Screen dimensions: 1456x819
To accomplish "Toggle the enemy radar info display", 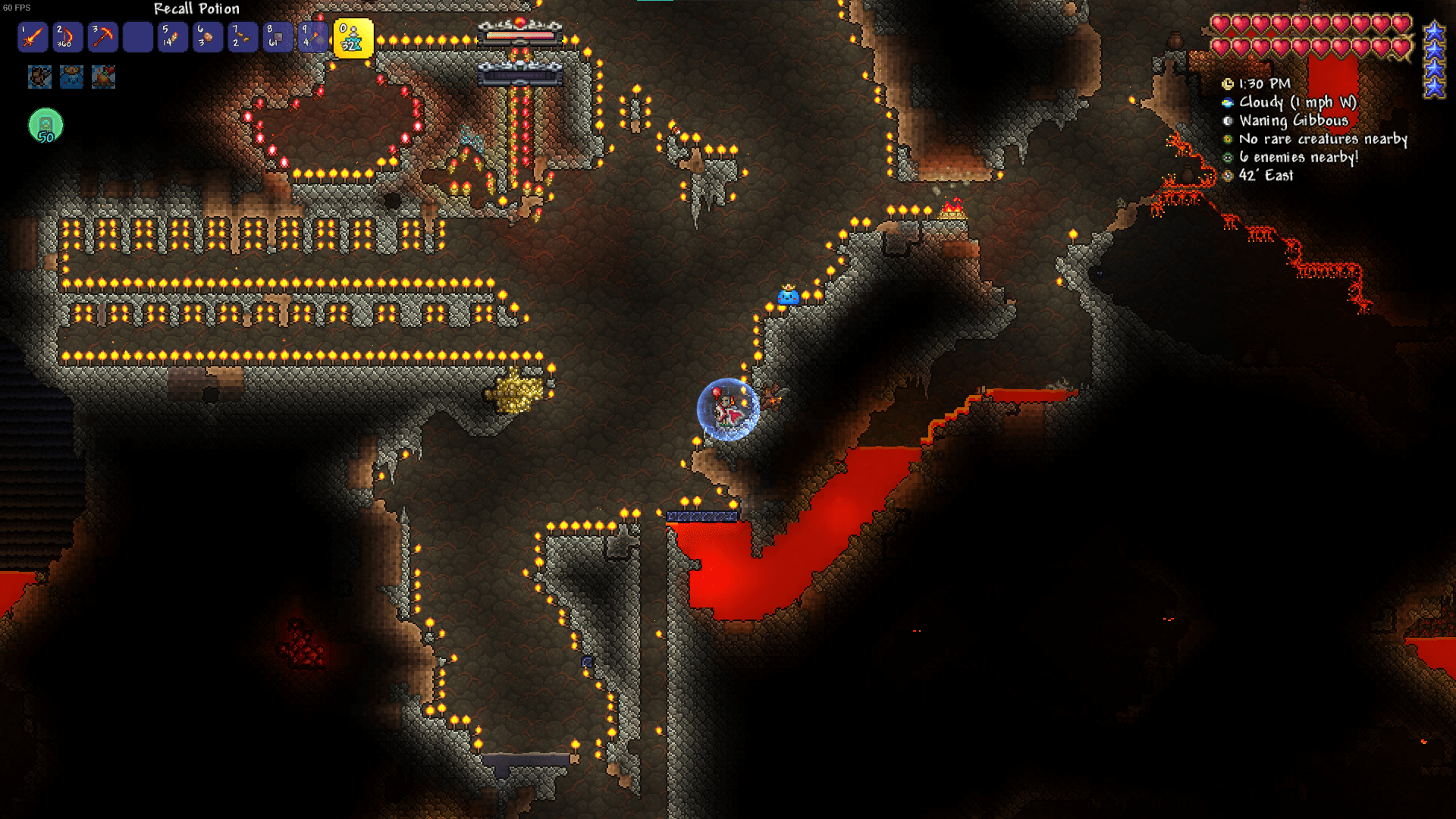I will (1228, 158).
